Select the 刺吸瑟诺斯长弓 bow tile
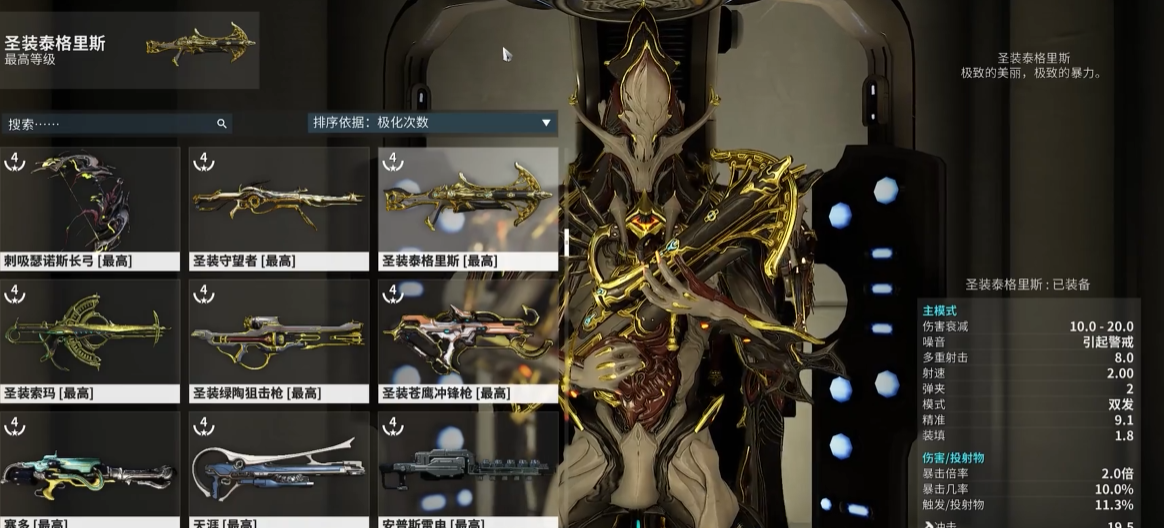The width and height of the screenshot is (1164, 528). pyautogui.click(x=90, y=208)
